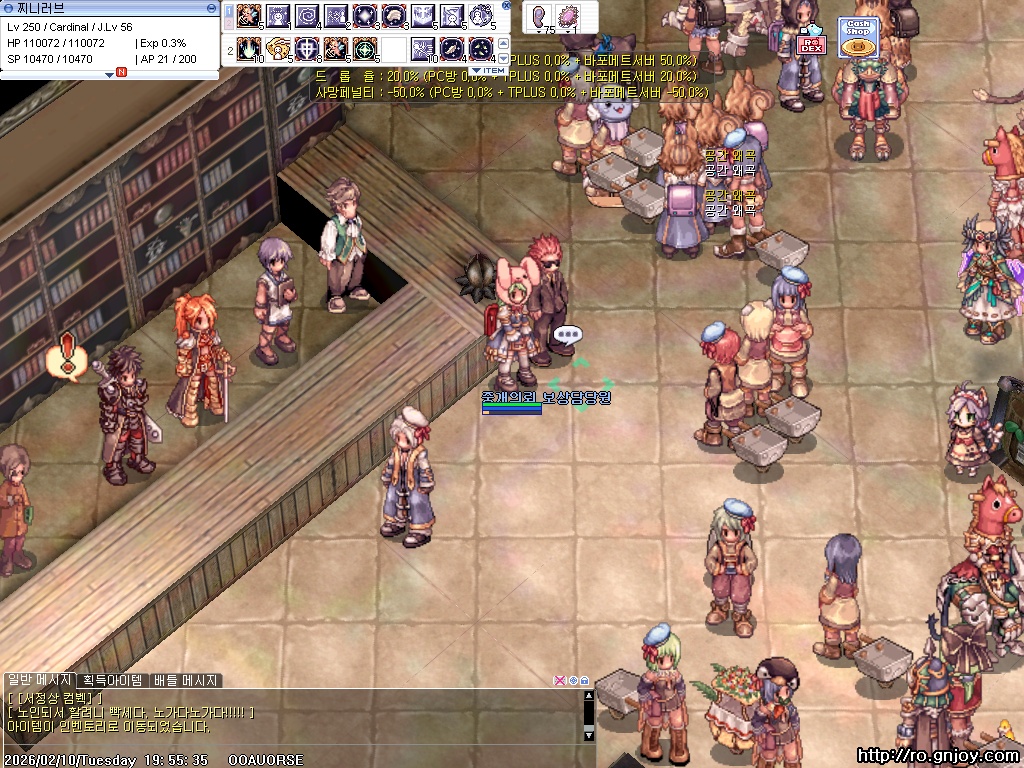Minimize the 찌니러브 status window
This screenshot has height=768, width=1024.
pos(211,7)
